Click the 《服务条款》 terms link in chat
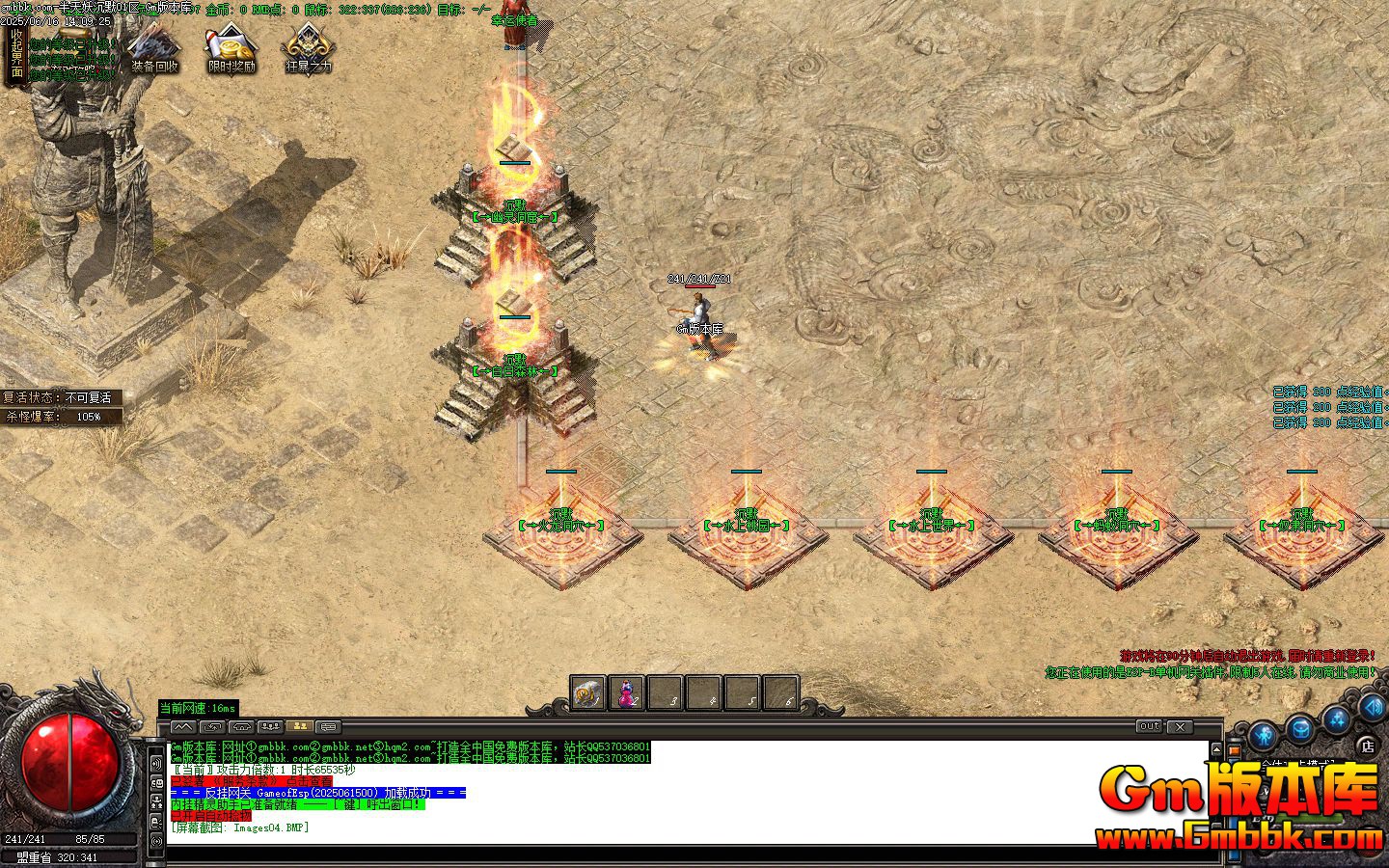Viewport: 1389px width, 868px height. [243, 782]
